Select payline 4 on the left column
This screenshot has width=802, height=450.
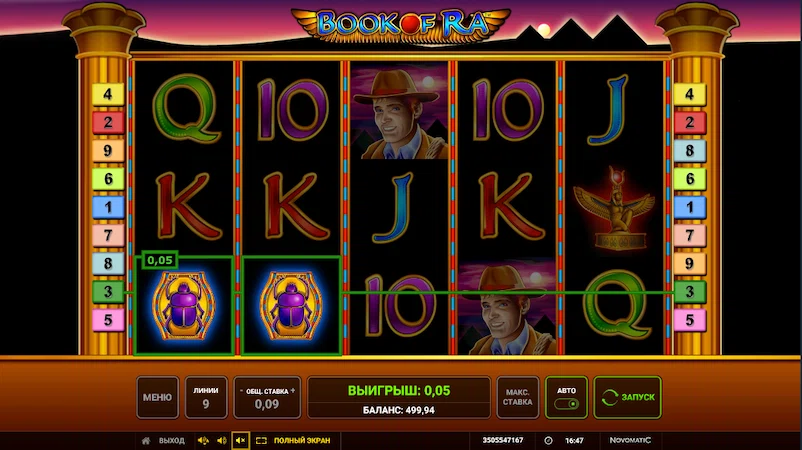107,95
